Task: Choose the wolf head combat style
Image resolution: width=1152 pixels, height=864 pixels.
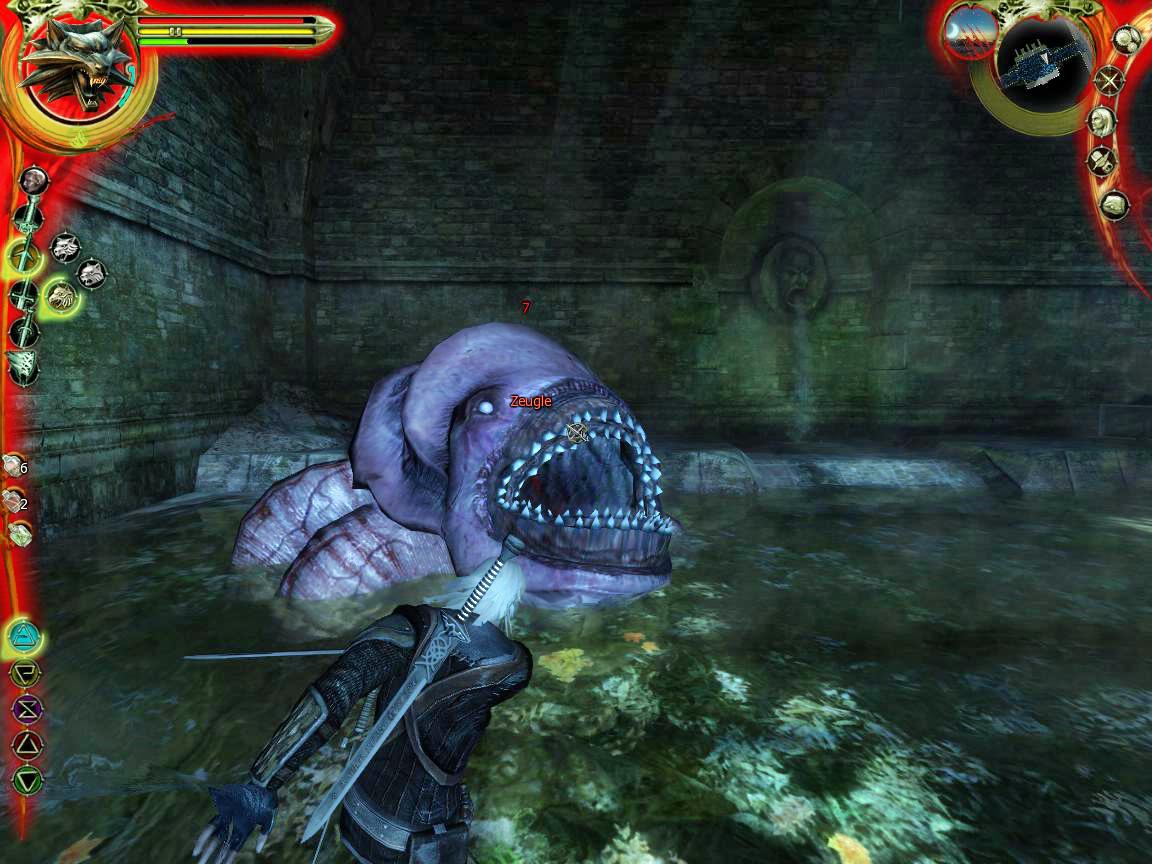Action: click(x=66, y=246)
